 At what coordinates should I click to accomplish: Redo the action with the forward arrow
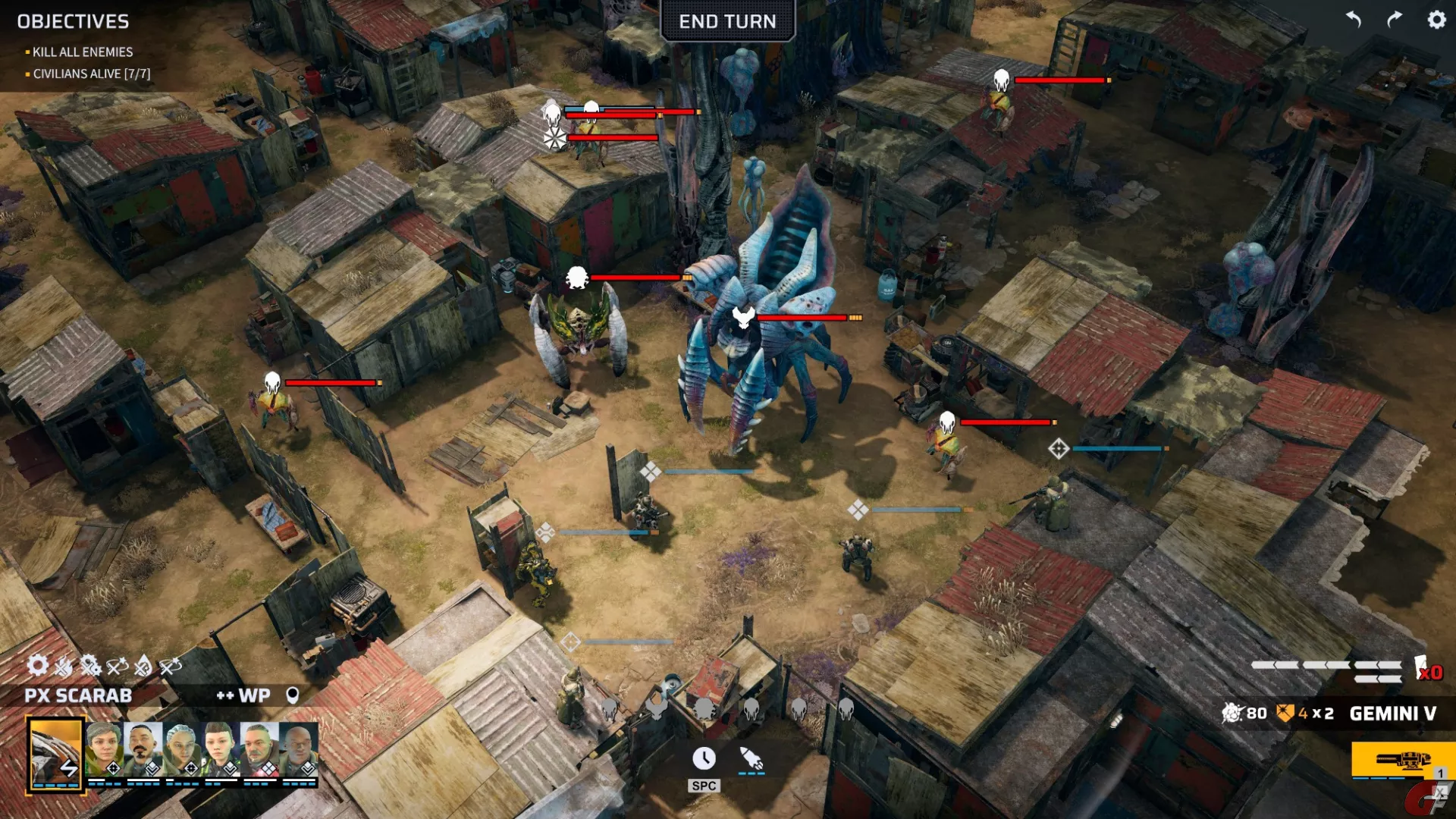tap(1395, 20)
